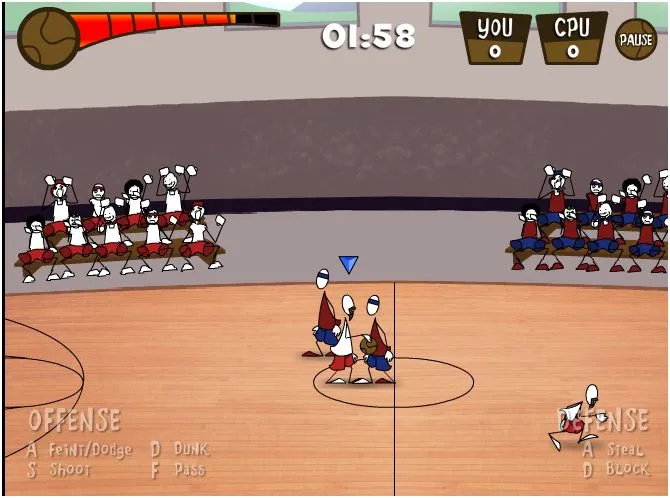This screenshot has height=498, width=670.
Task: Pause the basketball game
Action: (635, 40)
